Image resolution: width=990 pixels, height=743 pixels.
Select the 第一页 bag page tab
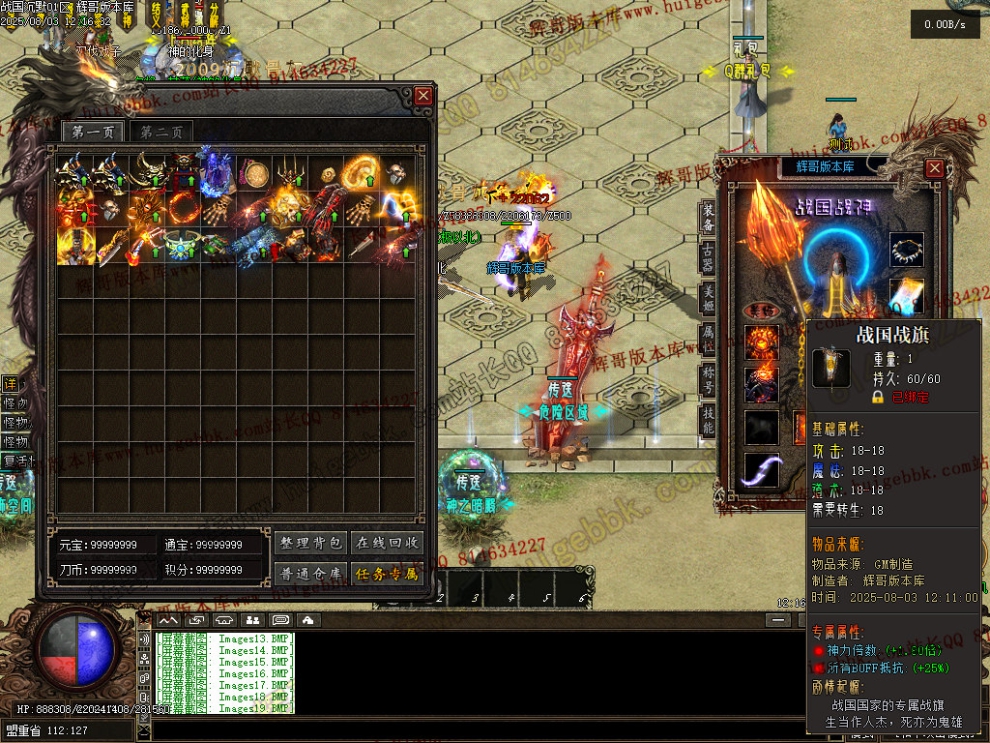[x=92, y=132]
